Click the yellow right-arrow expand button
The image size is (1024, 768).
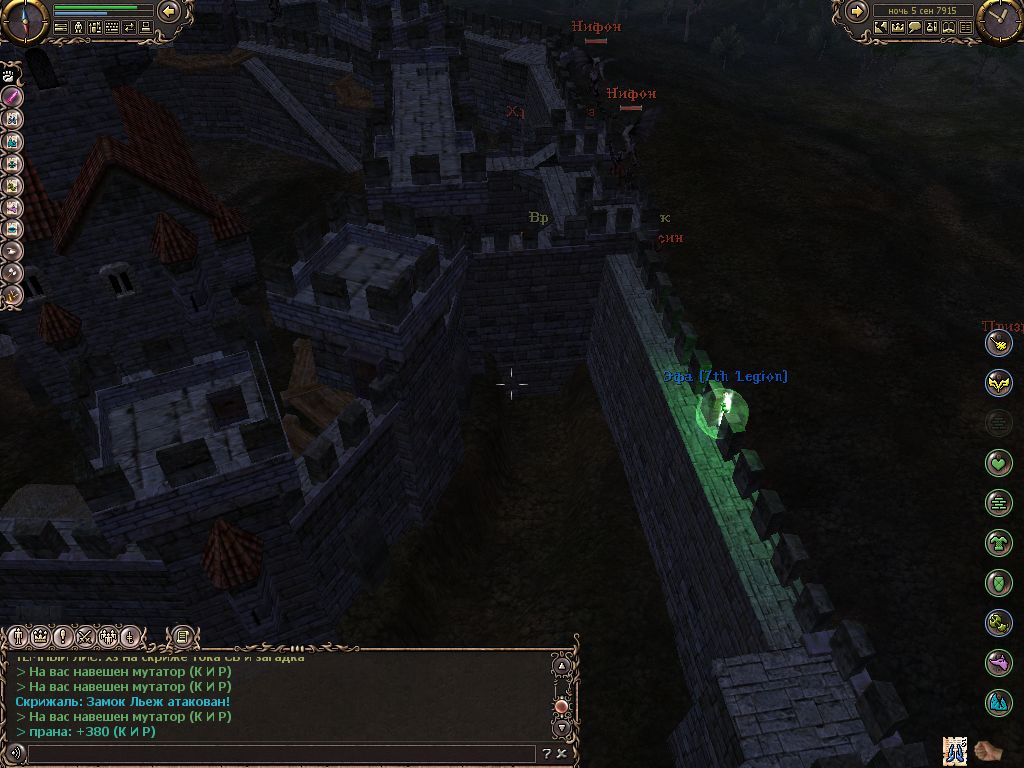point(857,12)
